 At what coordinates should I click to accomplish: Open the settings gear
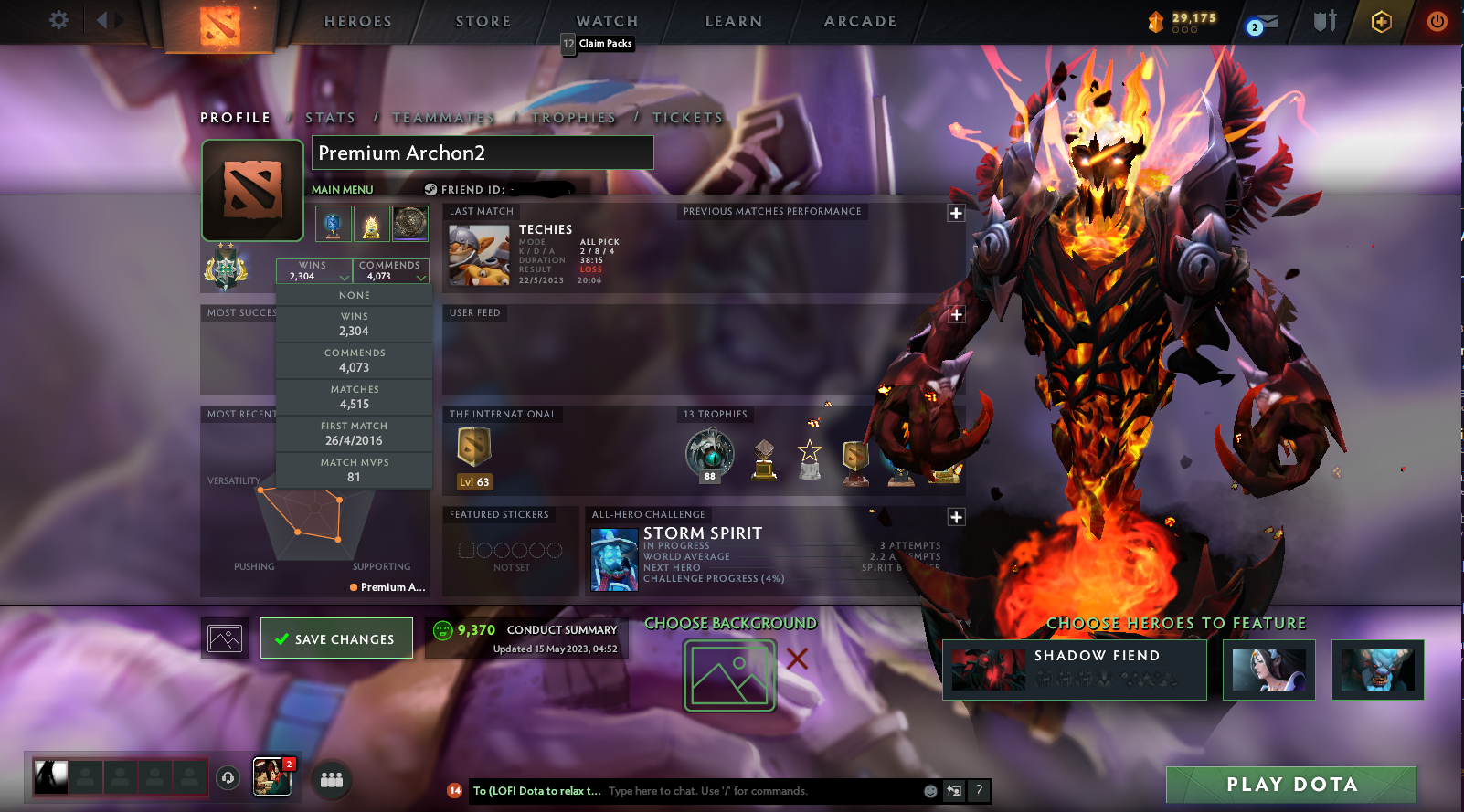(58, 20)
